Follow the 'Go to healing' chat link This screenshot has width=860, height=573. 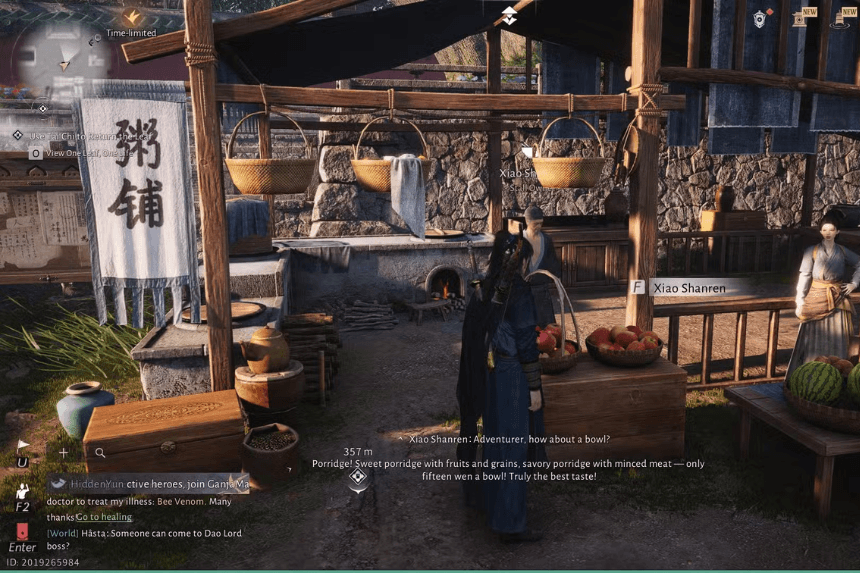point(103,516)
